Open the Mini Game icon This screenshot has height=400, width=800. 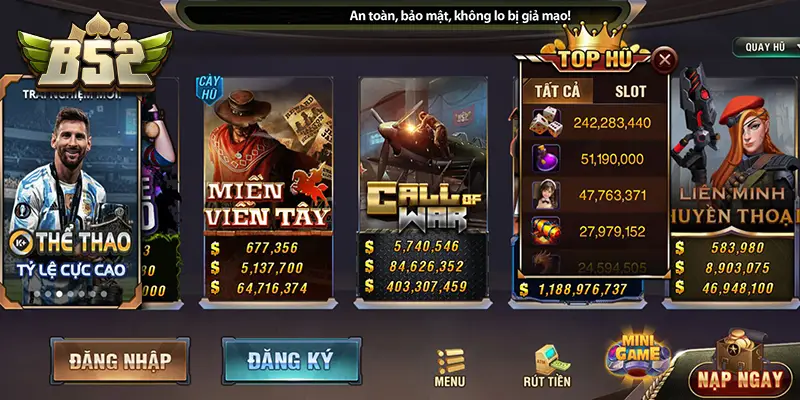click(637, 357)
